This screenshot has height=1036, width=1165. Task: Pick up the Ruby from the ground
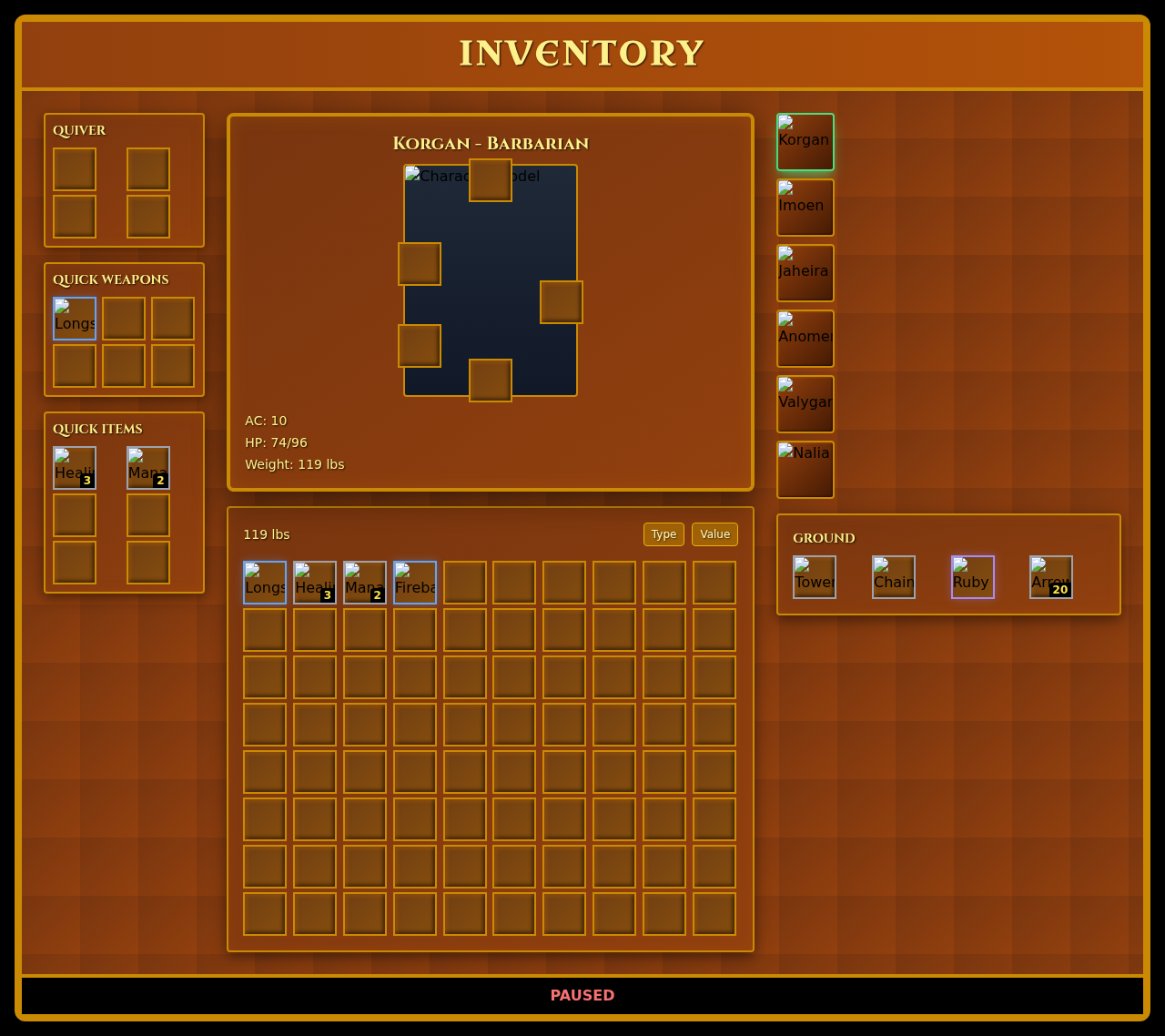pyautogui.click(x=972, y=576)
